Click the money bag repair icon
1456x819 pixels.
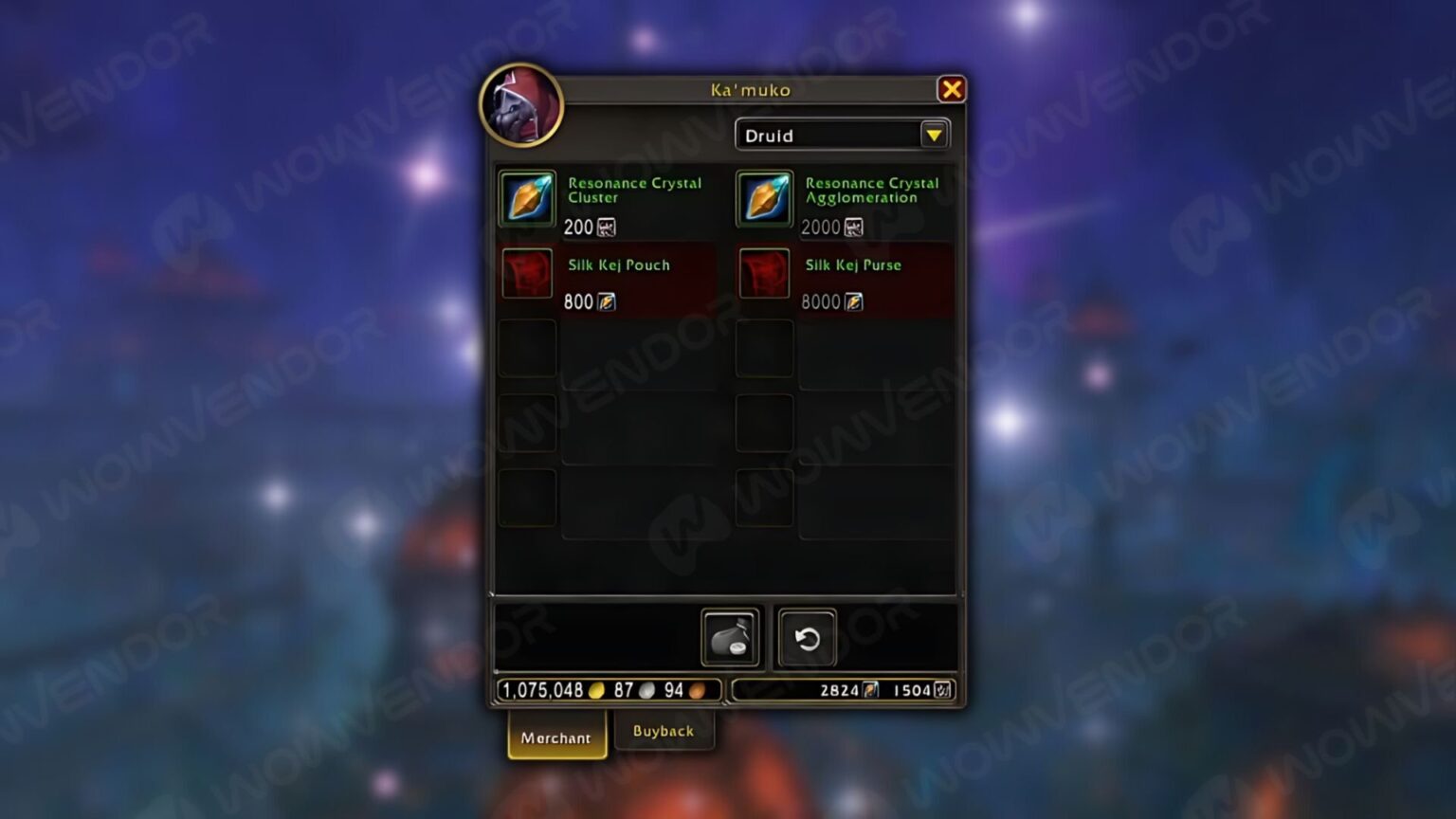click(728, 637)
